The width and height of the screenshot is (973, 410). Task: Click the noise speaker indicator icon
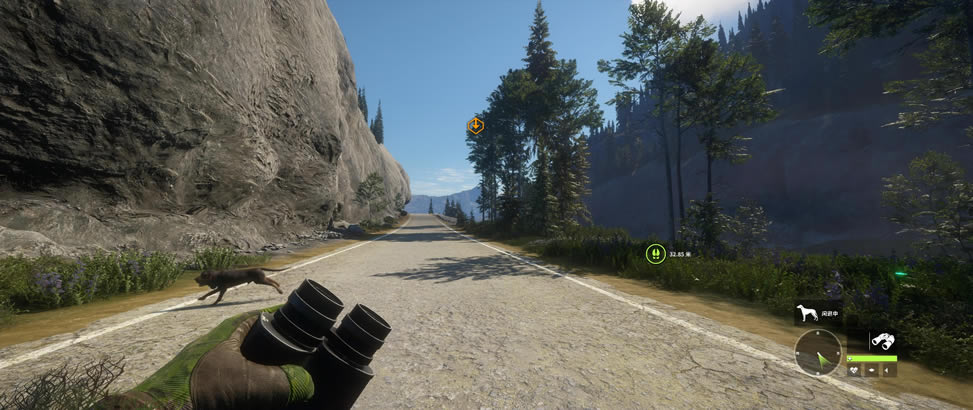[x=888, y=369]
